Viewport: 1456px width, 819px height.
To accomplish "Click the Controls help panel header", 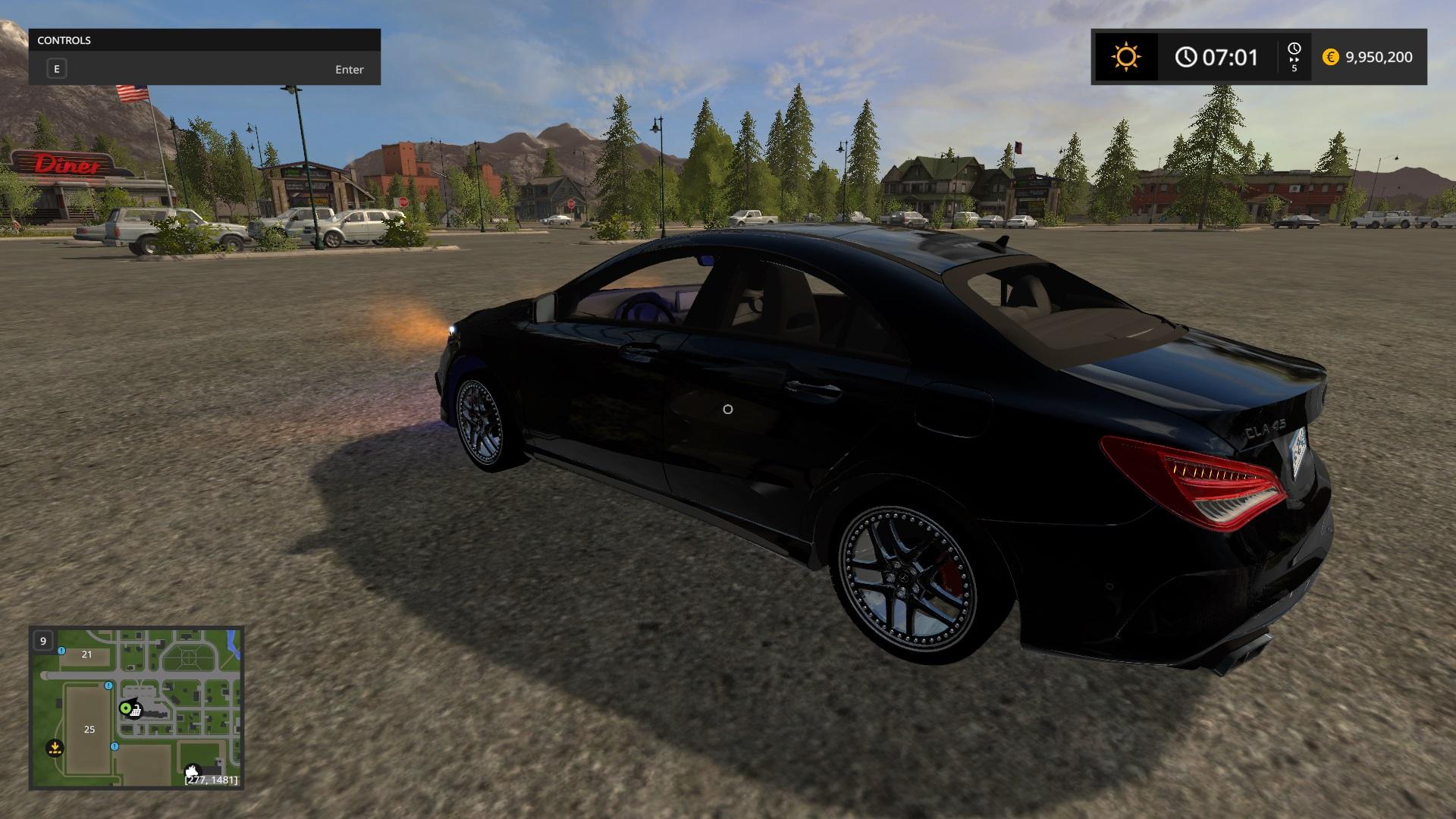I will pyautogui.click(x=205, y=40).
